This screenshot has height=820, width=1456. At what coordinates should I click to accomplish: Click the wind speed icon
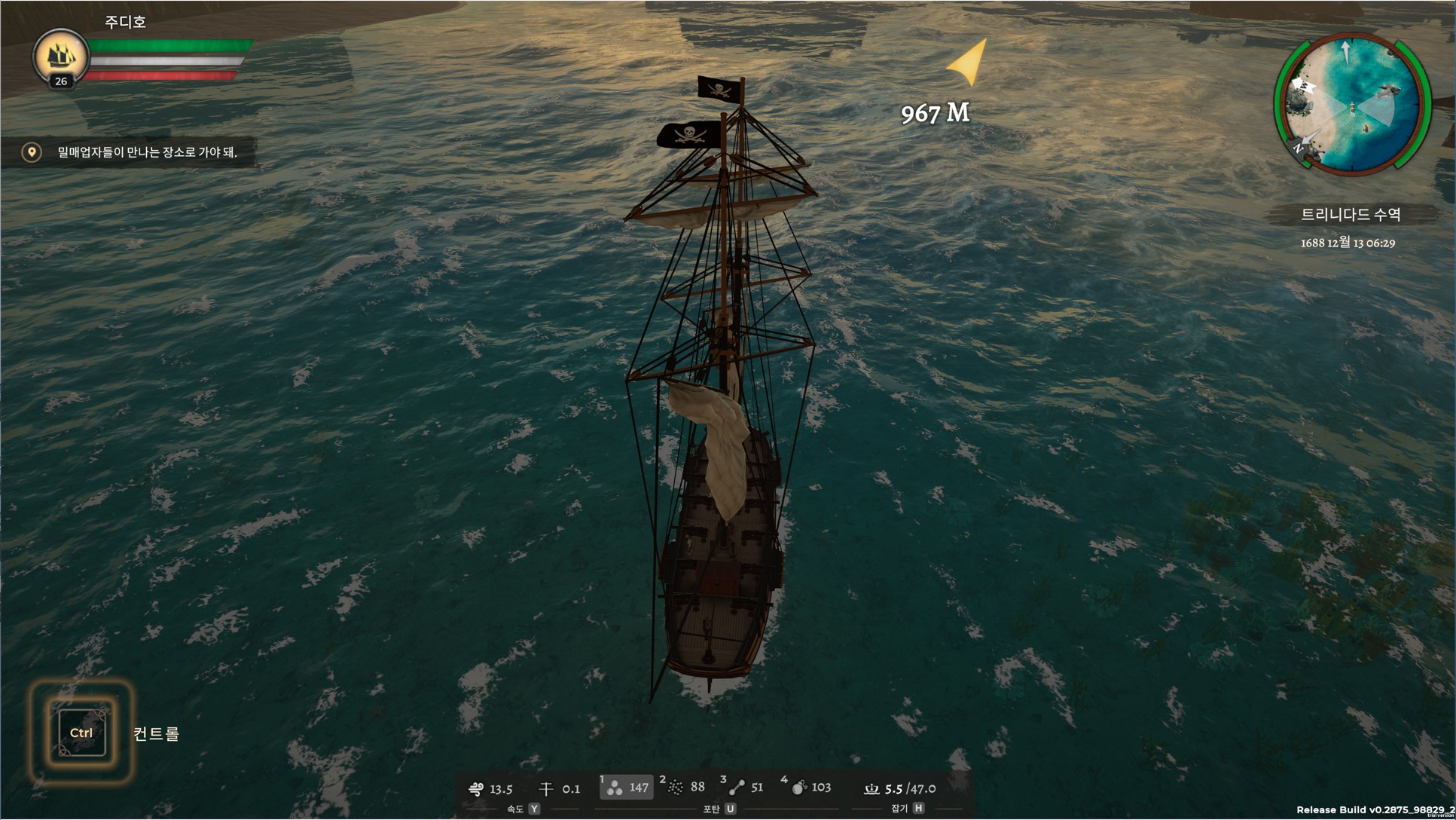[476, 789]
